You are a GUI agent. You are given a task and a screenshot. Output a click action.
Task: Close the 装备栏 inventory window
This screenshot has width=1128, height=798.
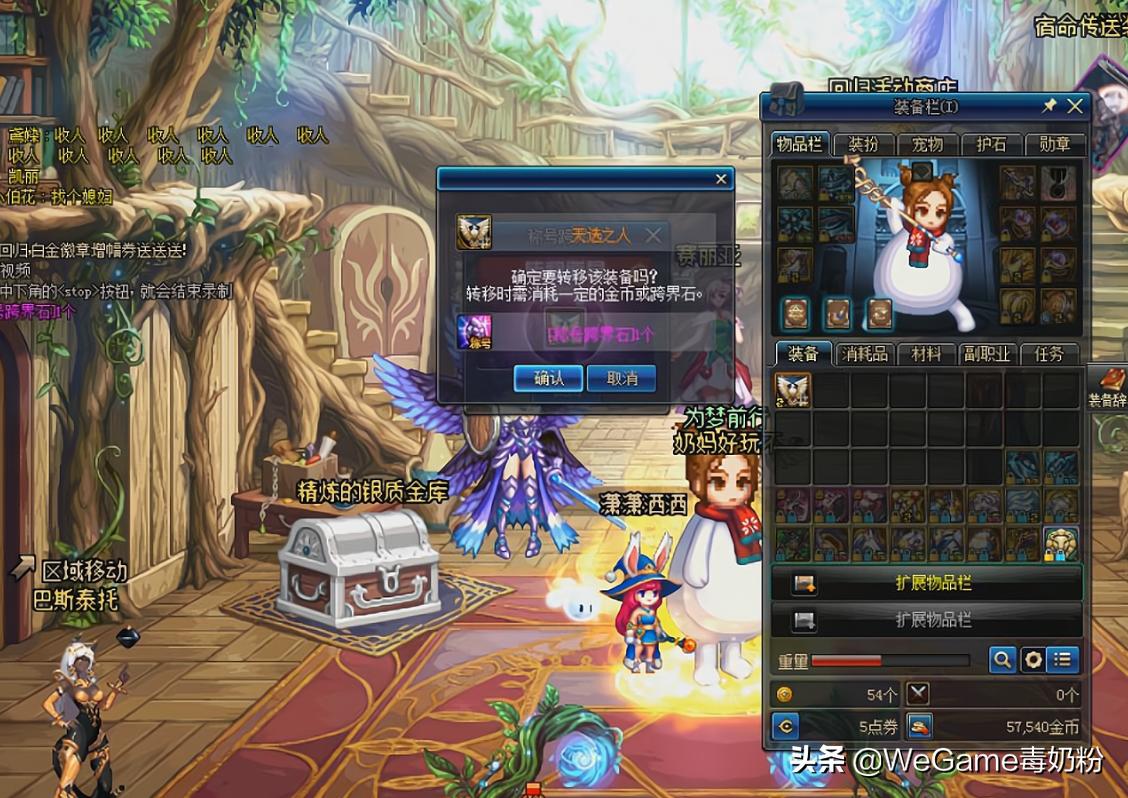(1075, 106)
